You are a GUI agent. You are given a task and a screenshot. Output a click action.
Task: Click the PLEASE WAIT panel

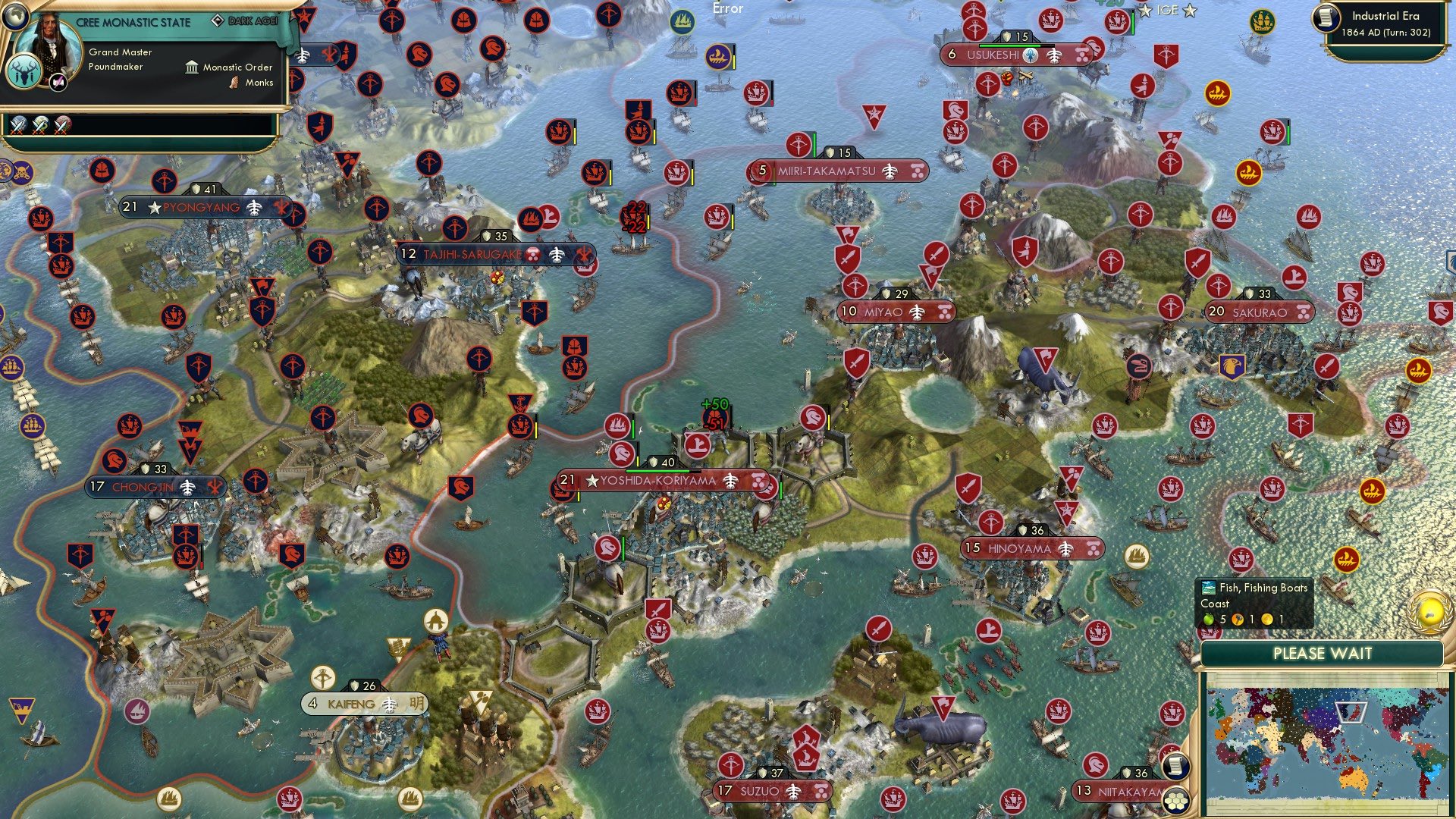[x=1324, y=653]
